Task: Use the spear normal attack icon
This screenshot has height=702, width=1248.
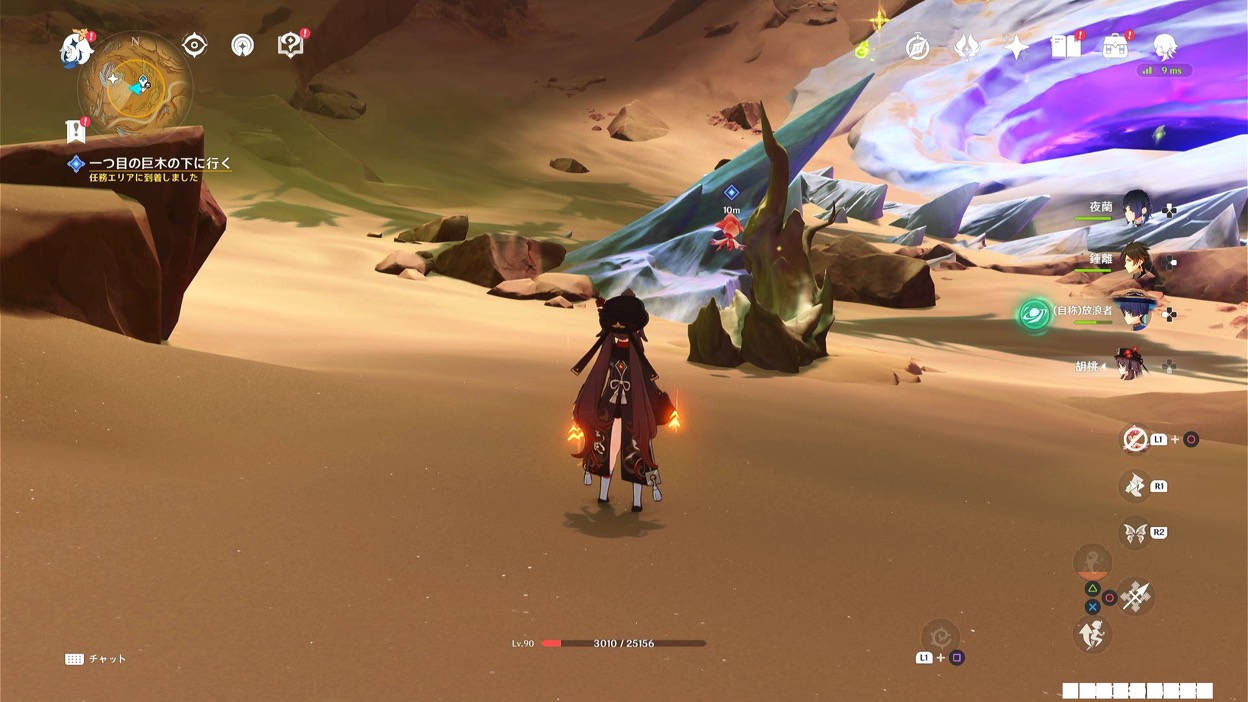Action: tap(1135, 596)
